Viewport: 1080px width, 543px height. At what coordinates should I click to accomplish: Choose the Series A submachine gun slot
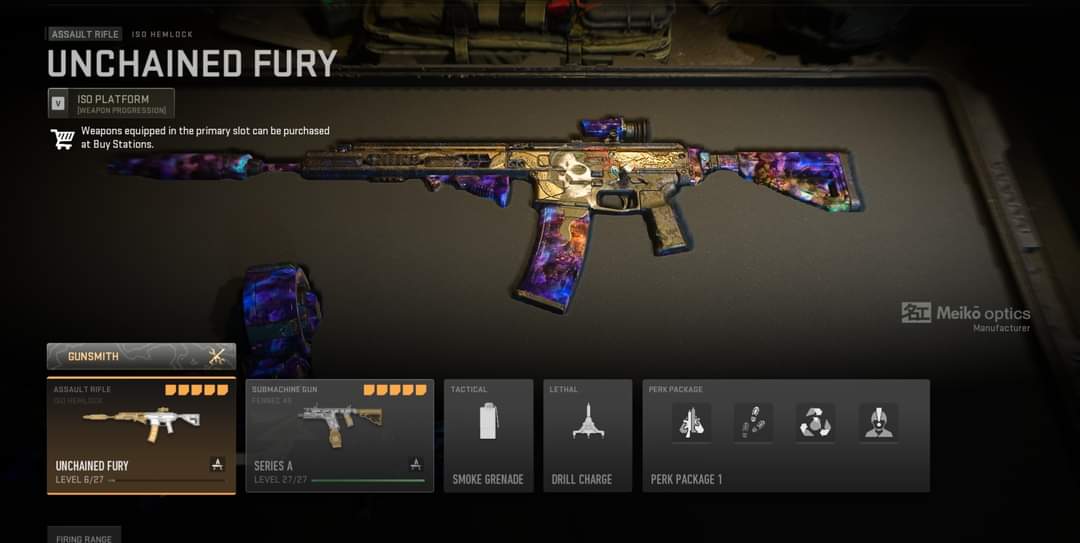340,435
